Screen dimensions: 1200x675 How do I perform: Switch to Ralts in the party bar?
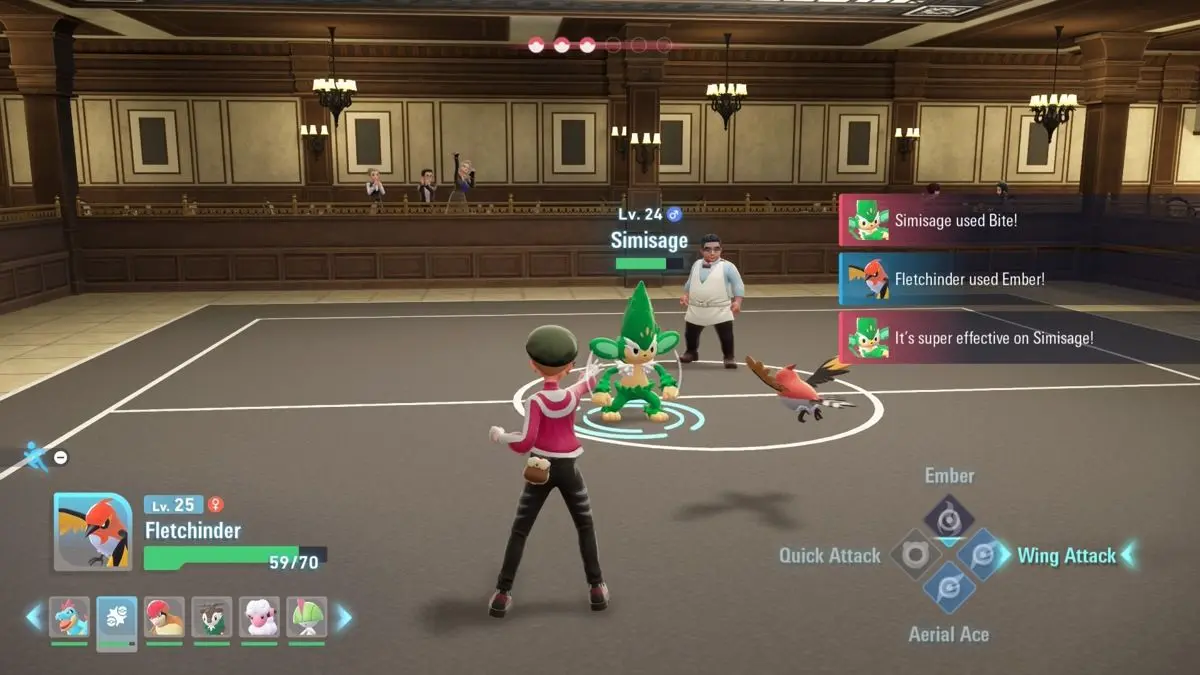click(x=307, y=618)
